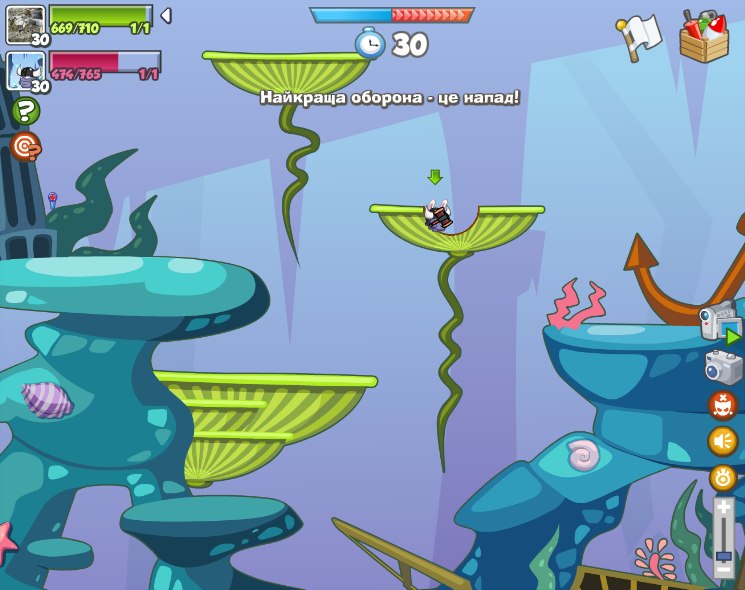Image resolution: width=745 pixels, height=590 pixels.
Task: Click the red crossed-out face button
Action: pos(722,405)
